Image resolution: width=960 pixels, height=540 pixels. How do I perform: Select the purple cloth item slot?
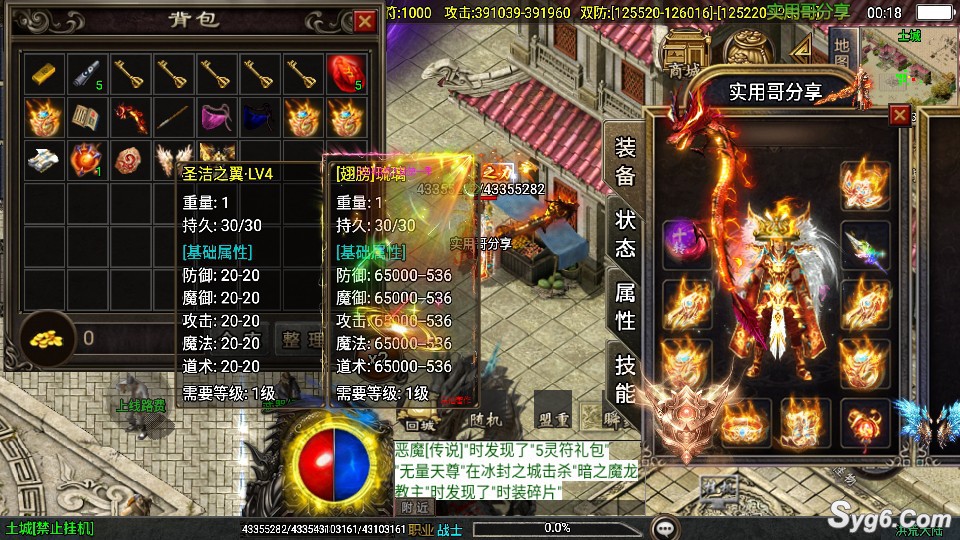point(216,117)
